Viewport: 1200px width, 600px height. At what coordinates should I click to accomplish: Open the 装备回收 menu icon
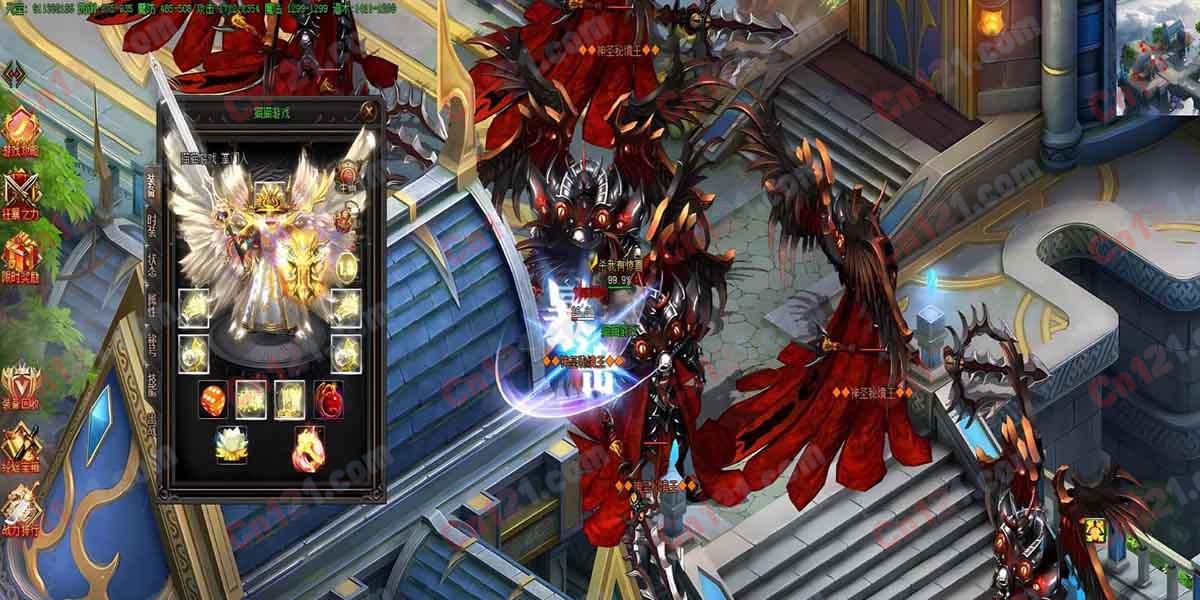tap(20, 386)
